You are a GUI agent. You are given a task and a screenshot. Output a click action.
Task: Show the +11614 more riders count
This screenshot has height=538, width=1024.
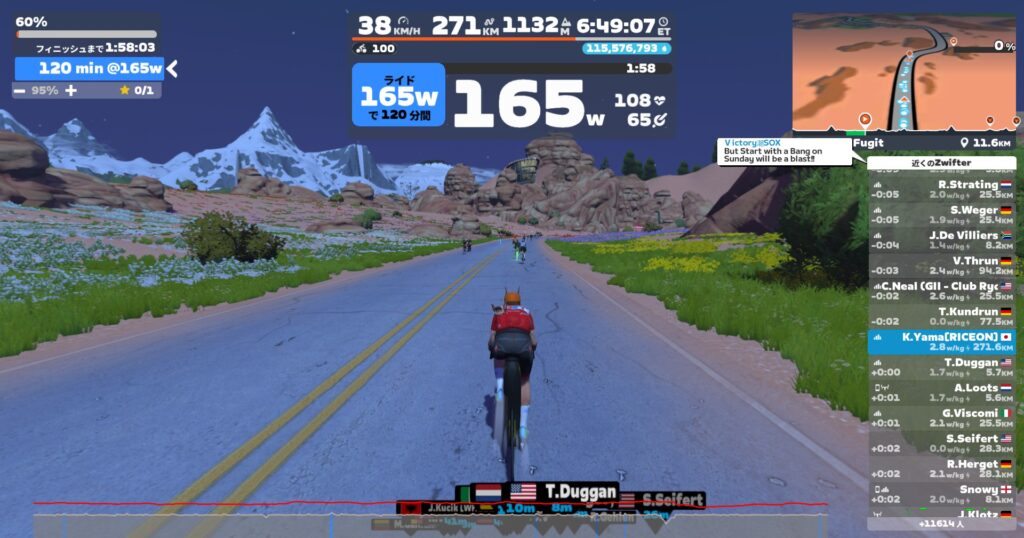click(941, 523)
